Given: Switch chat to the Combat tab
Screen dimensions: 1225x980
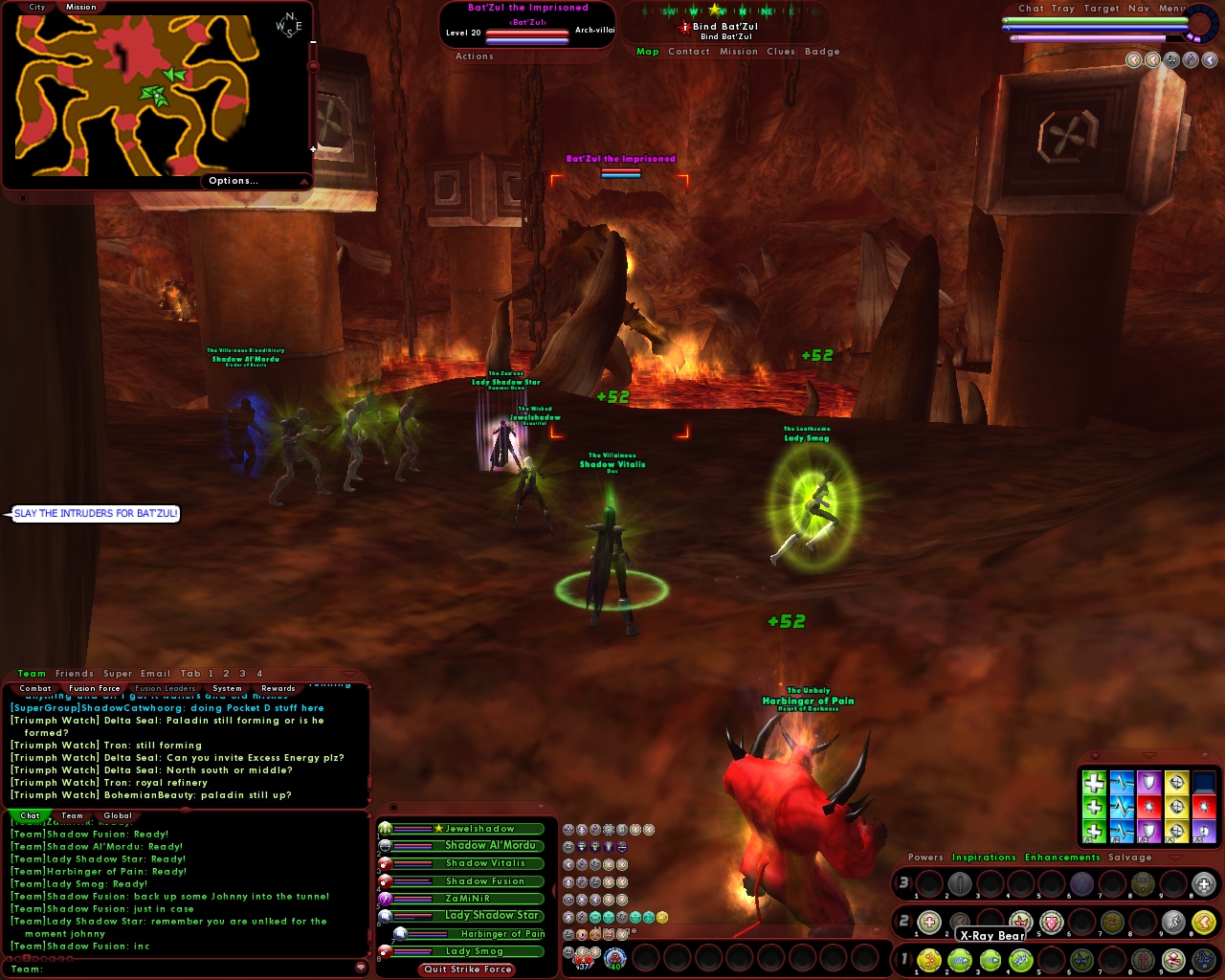Looking at the screenshot, I should 35,688.
